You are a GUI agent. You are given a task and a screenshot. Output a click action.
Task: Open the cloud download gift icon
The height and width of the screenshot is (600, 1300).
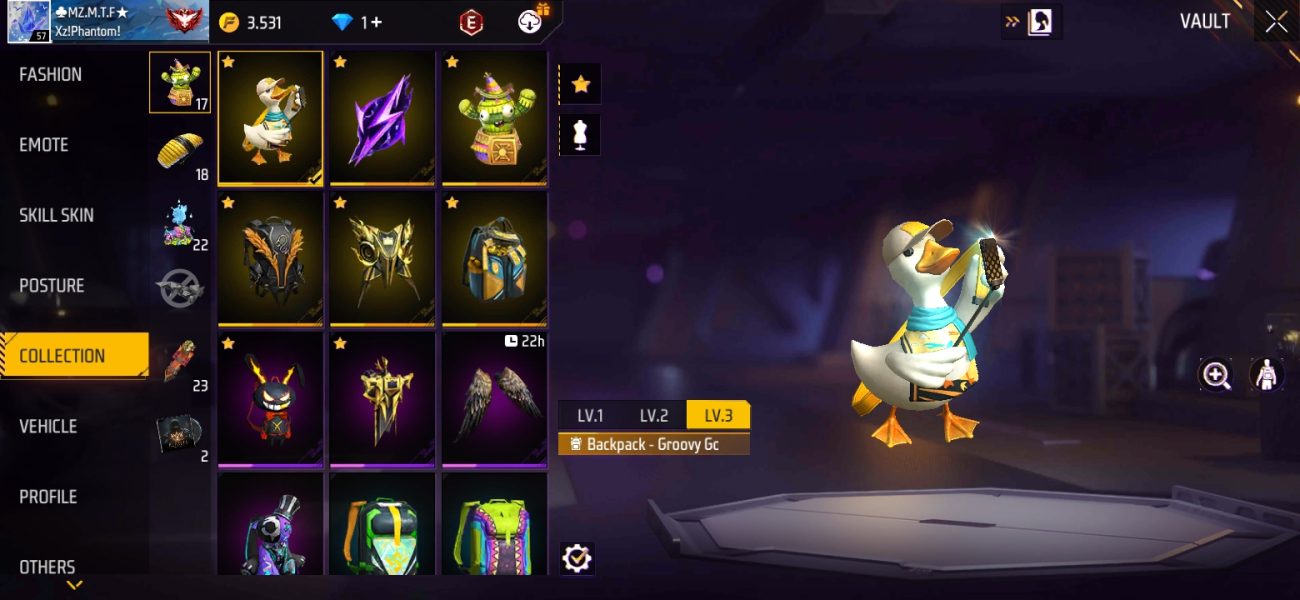[x=531, y=21]
